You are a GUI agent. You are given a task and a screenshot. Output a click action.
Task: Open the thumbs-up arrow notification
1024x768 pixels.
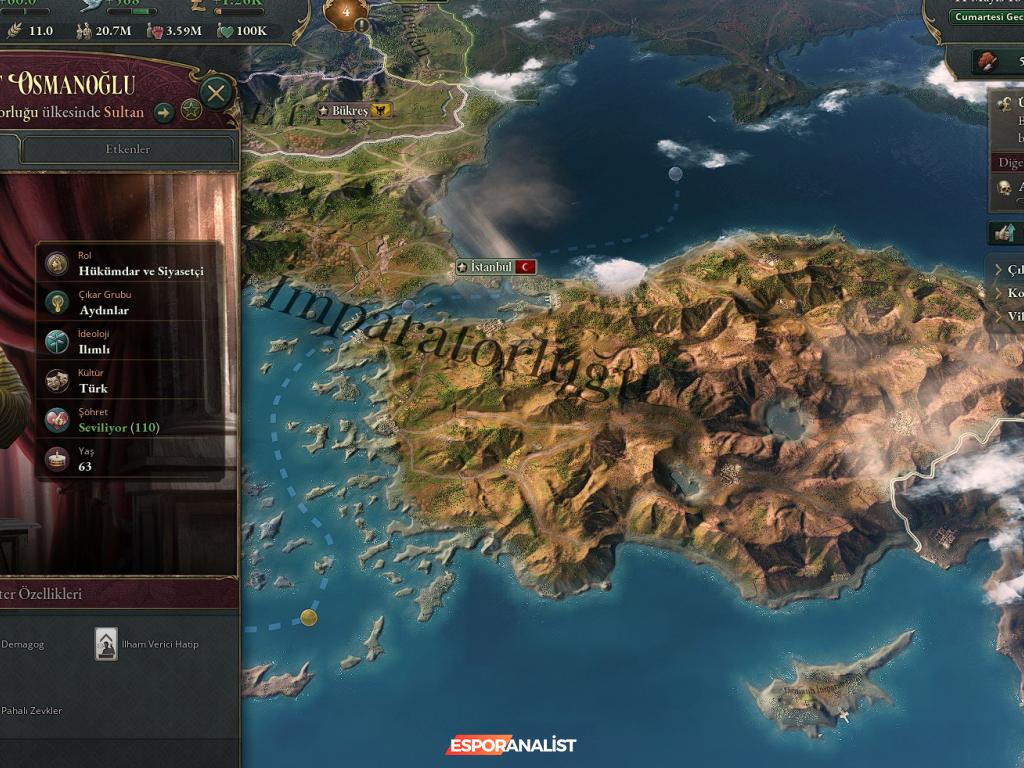pyautogui.click(x=1003, y=233)
